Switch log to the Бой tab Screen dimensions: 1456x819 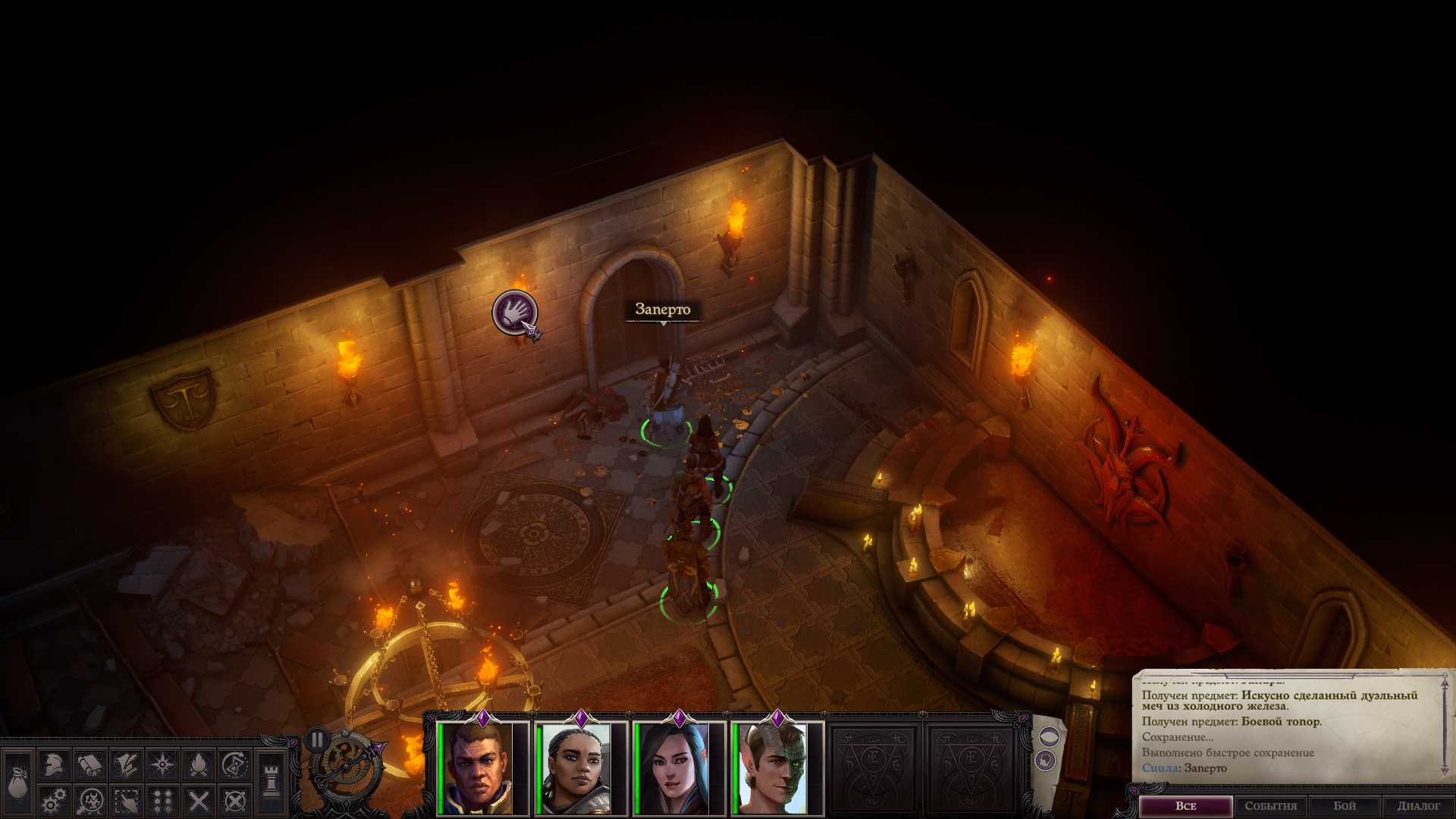[x=1345, y=806]
